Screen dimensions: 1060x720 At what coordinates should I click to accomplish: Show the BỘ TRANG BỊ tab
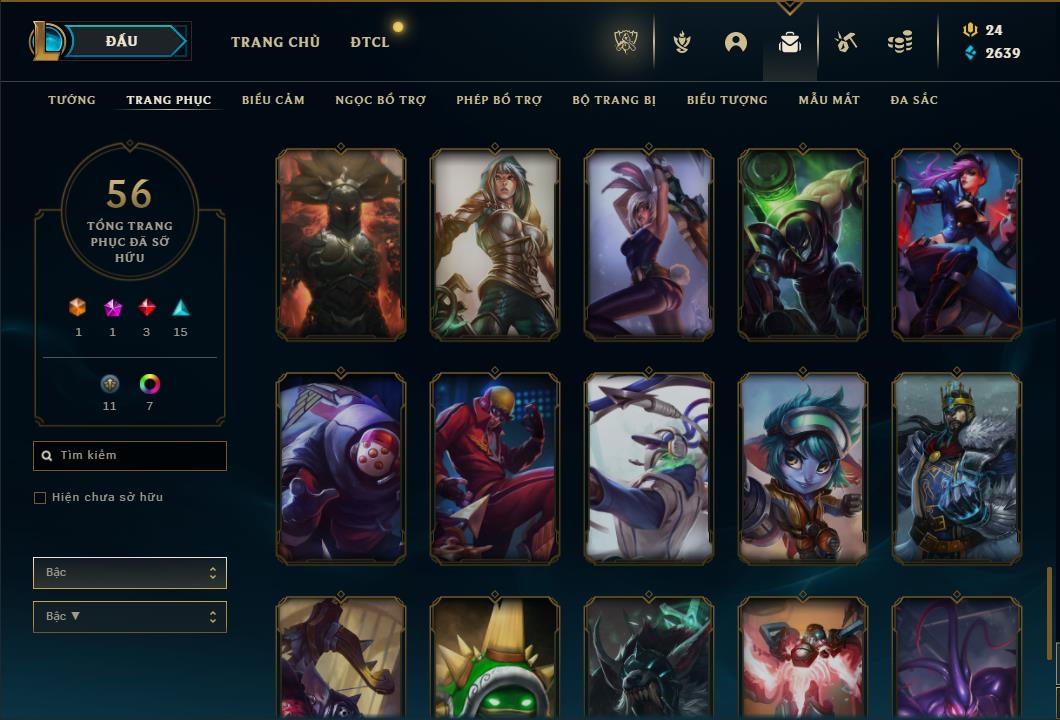614,100
